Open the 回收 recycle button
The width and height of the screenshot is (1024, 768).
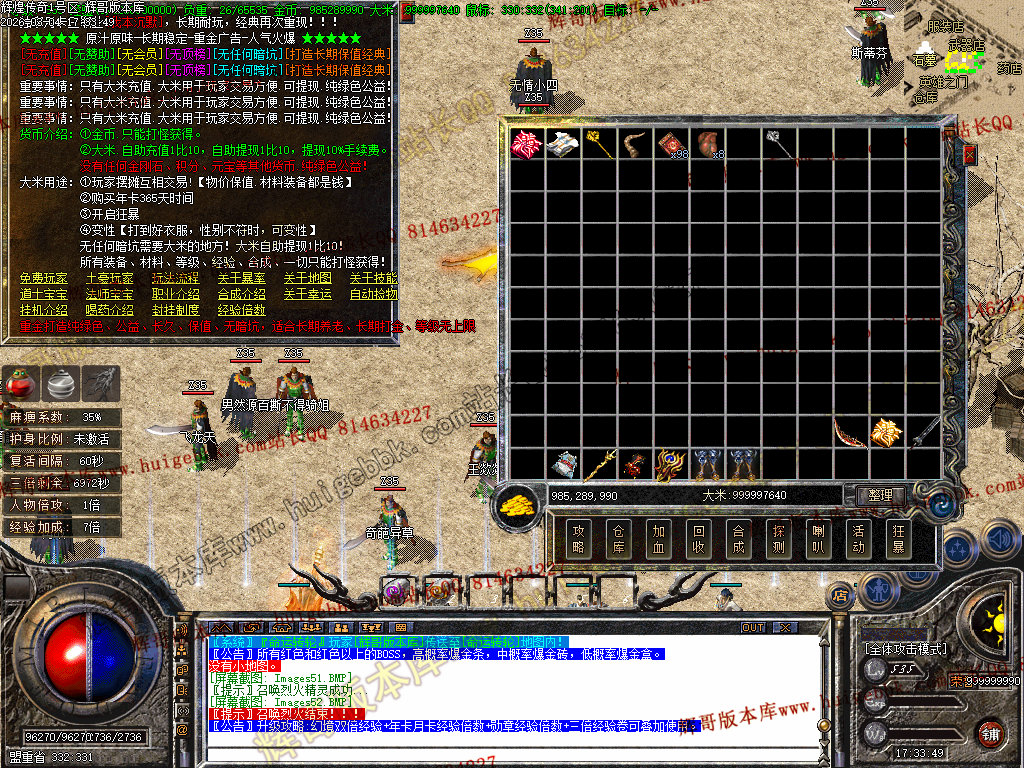click(698, 539)
